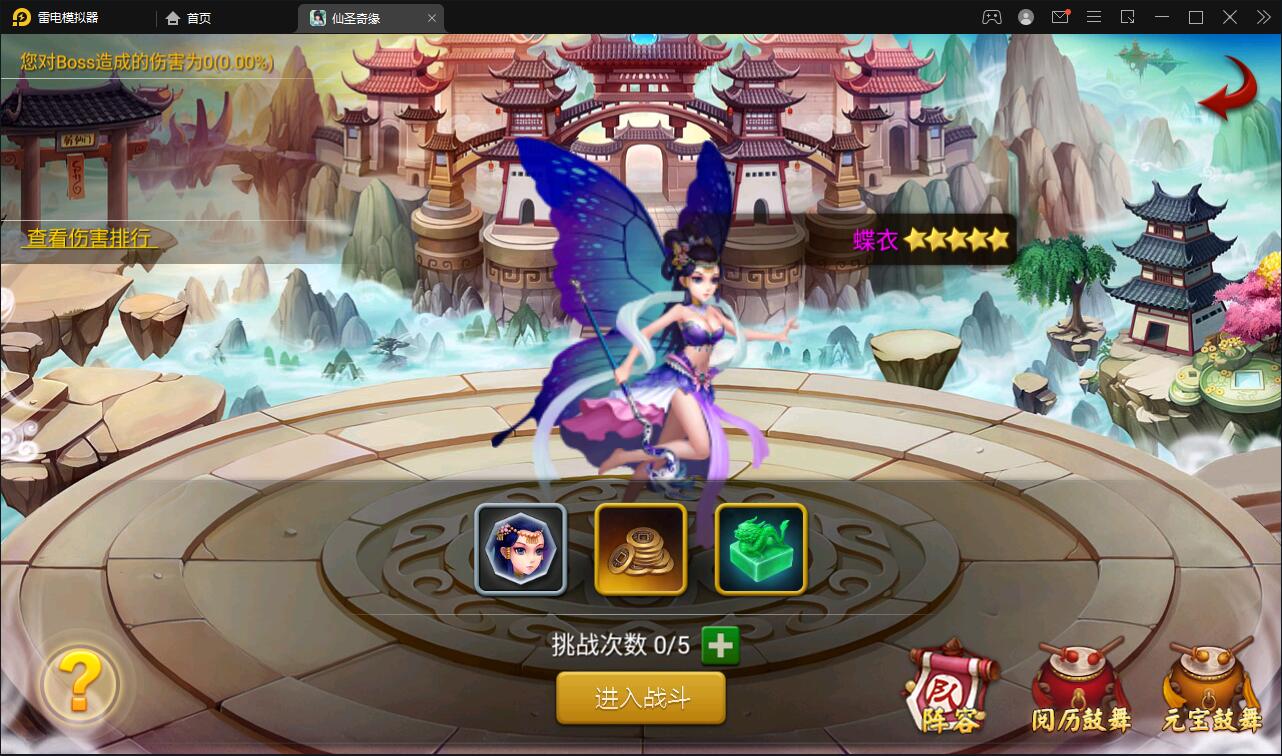Viewport: 1282px width, 756px height.
Task: Open the mail icon with red notification dot
Action: [x=1060, y=17]
